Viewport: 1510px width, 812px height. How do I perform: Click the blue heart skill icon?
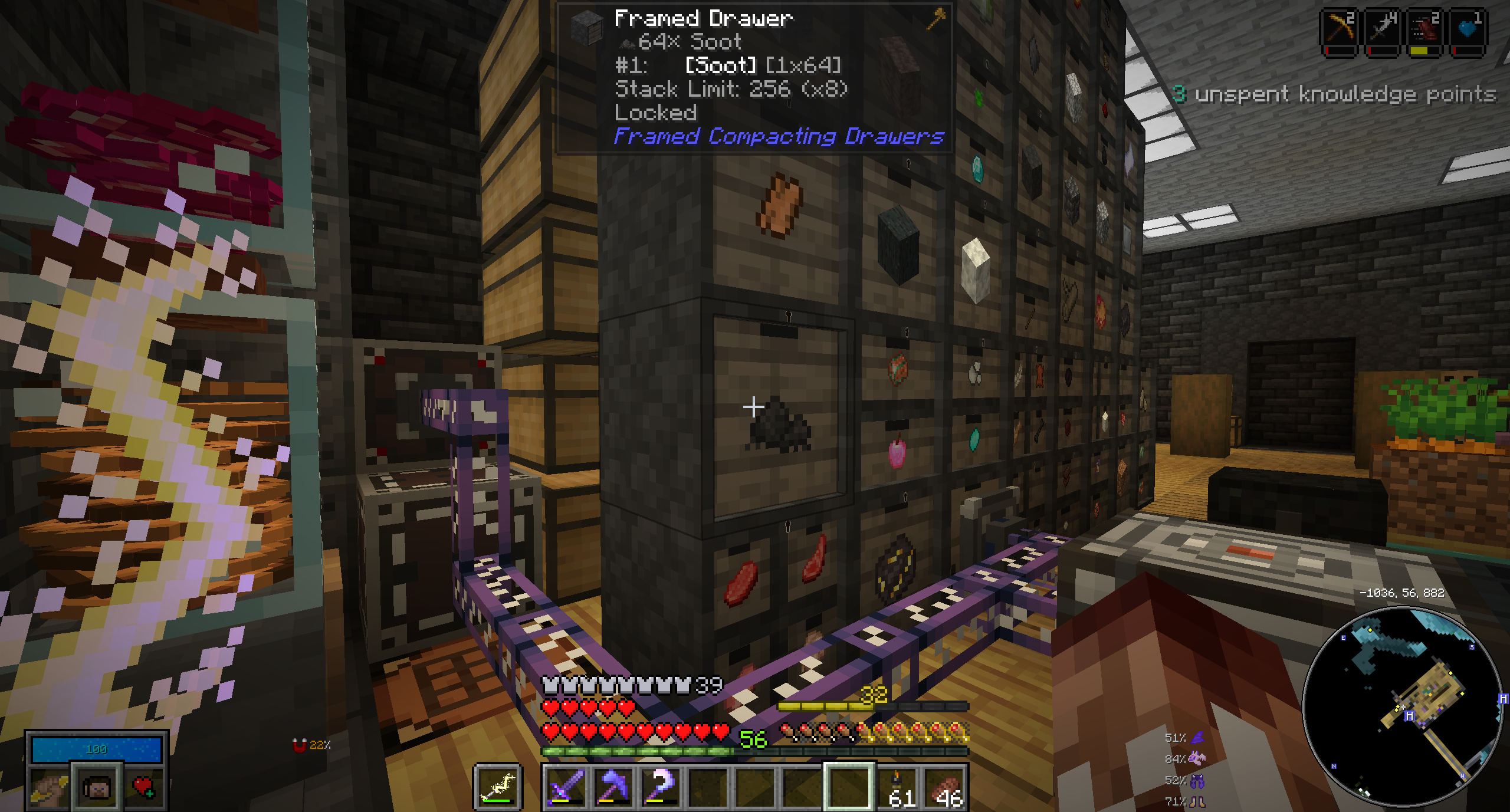[1467, 29]
